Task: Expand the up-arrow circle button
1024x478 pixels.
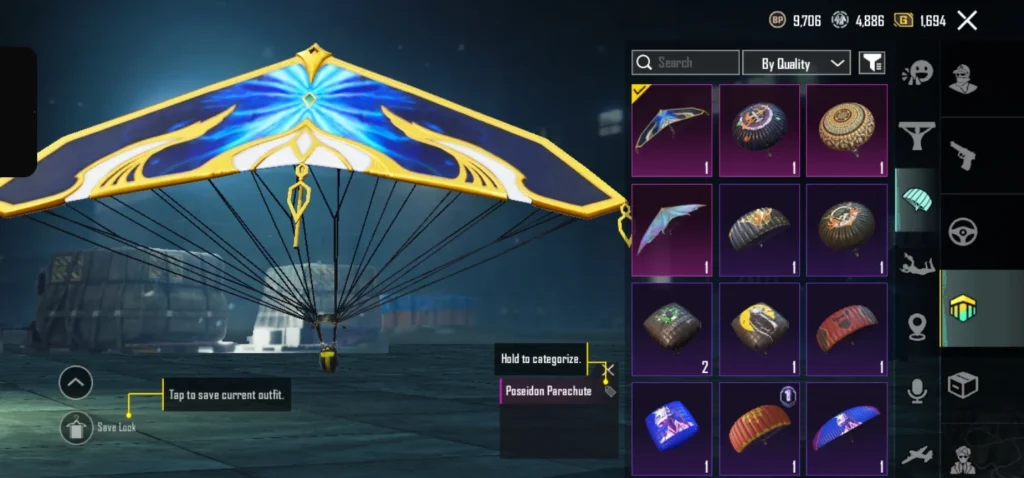Action: (76, 381)
